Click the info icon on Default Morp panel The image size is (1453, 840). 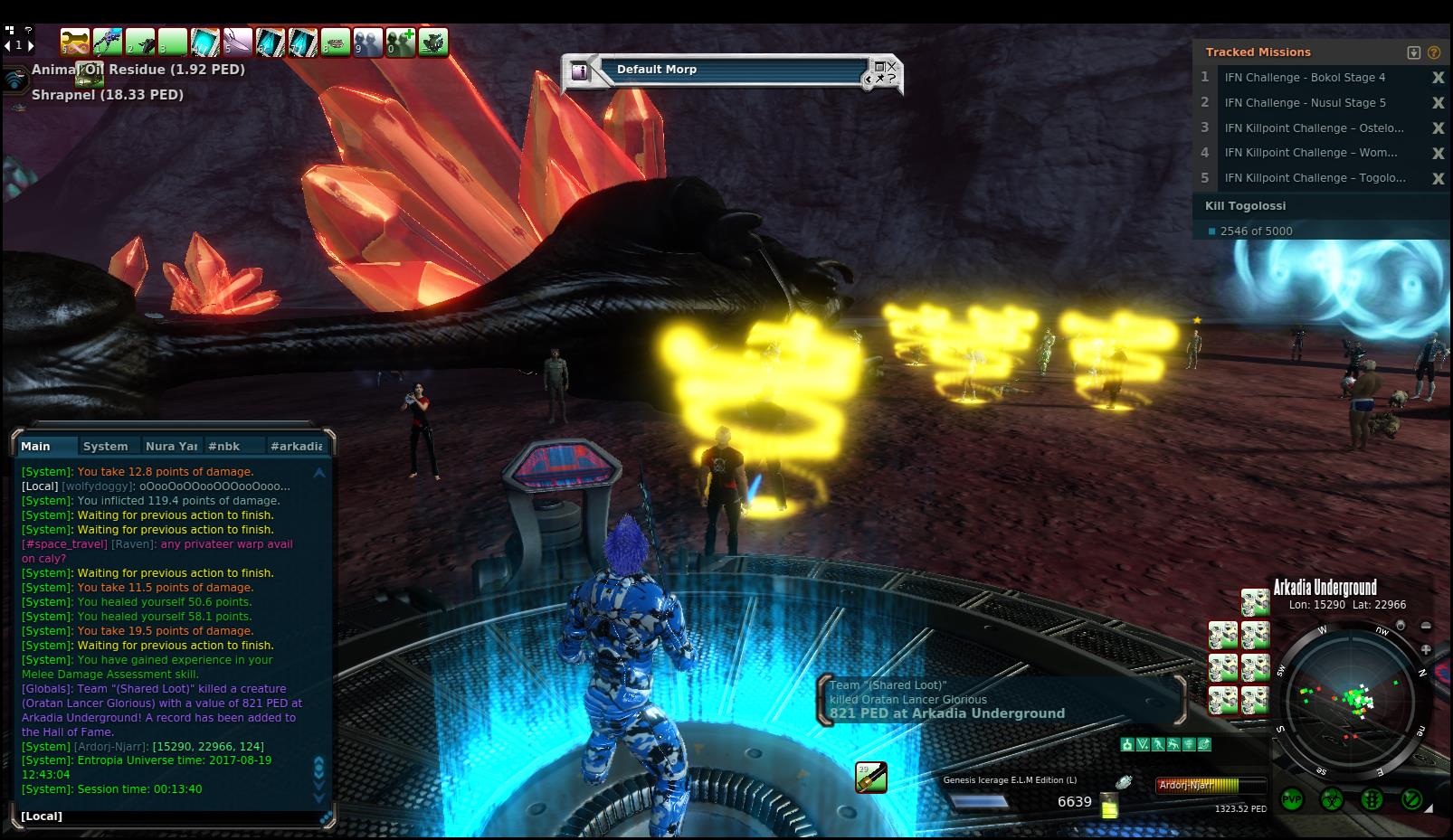click(x=581, y=71)
